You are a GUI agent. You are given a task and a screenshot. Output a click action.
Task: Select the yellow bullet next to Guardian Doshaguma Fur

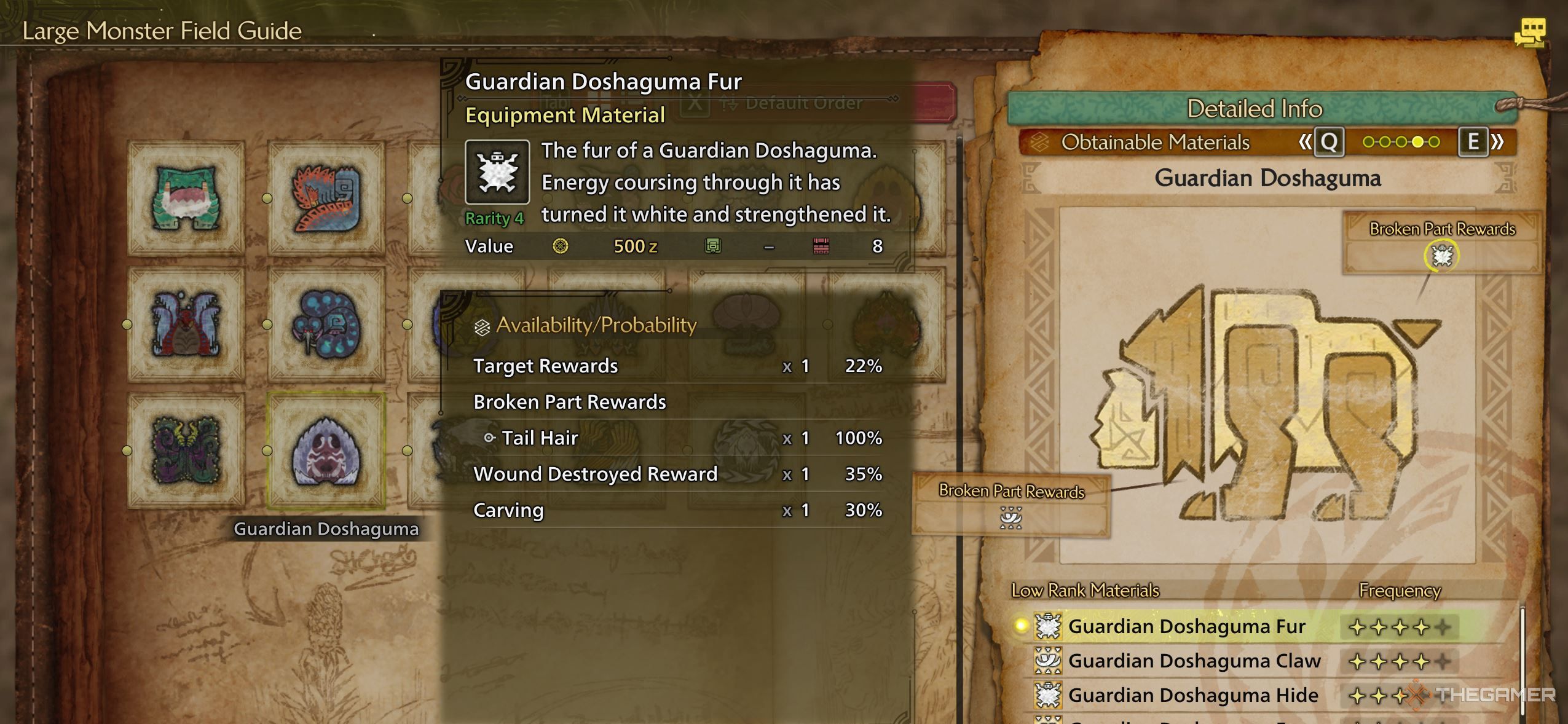click(x=1021, y=626)
